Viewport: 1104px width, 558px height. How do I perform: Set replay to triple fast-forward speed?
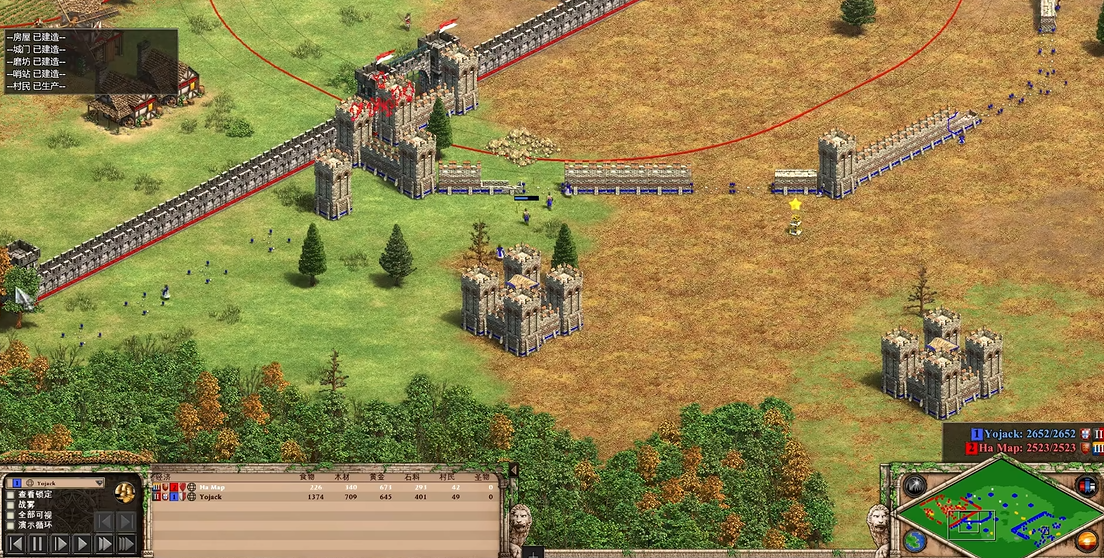point(126,544)
